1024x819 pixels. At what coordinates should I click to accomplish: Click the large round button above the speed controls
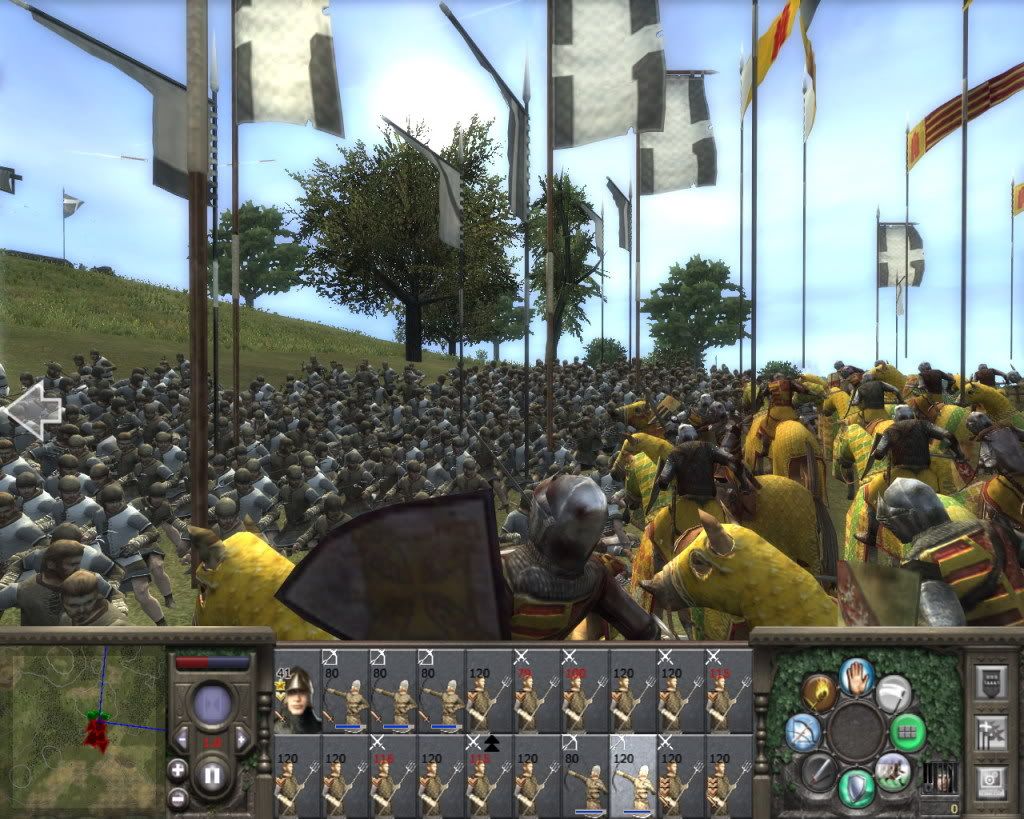pos(211,703)
